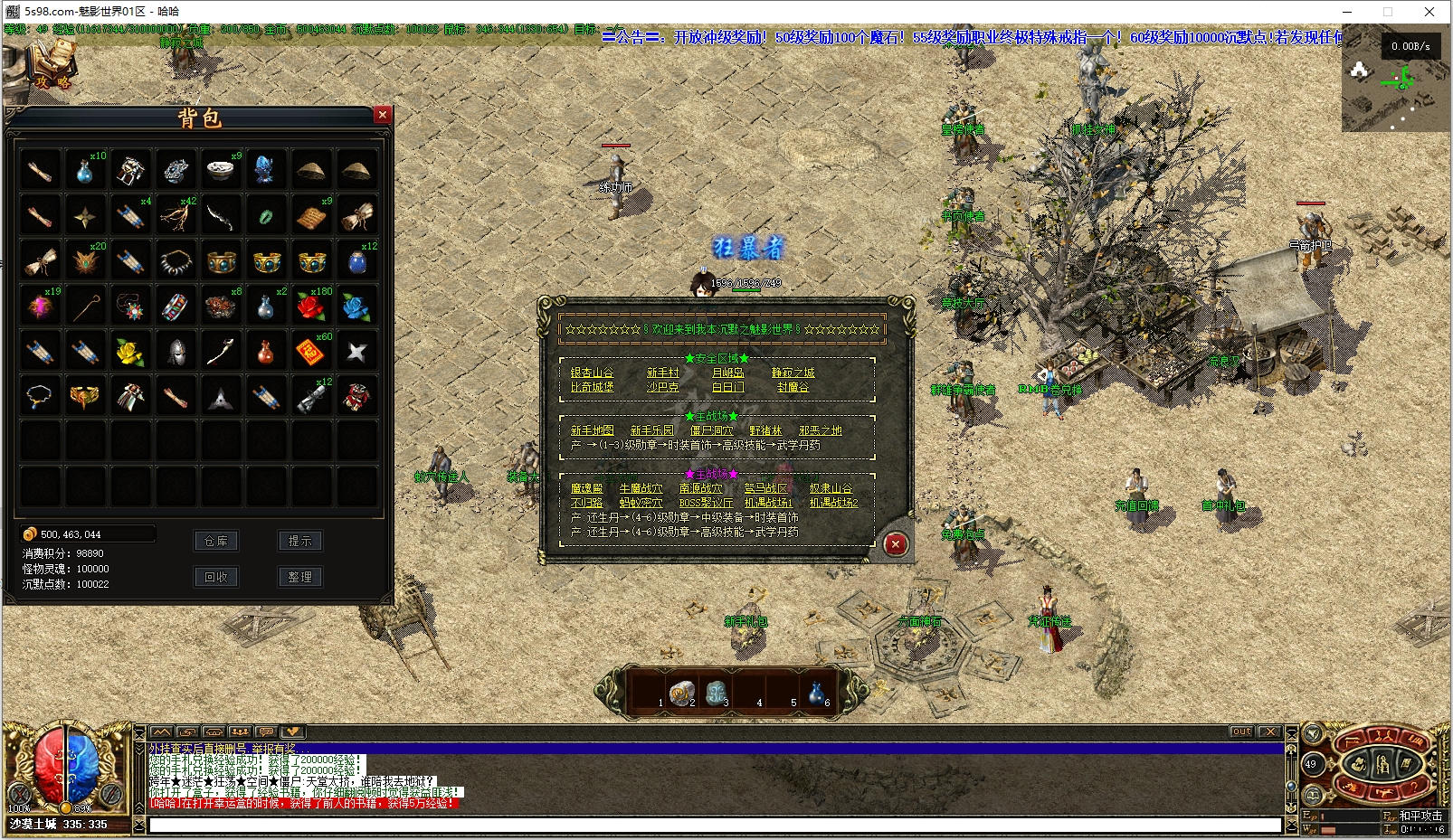Close the teleport dialog with red X

click(x=895, y=543)
